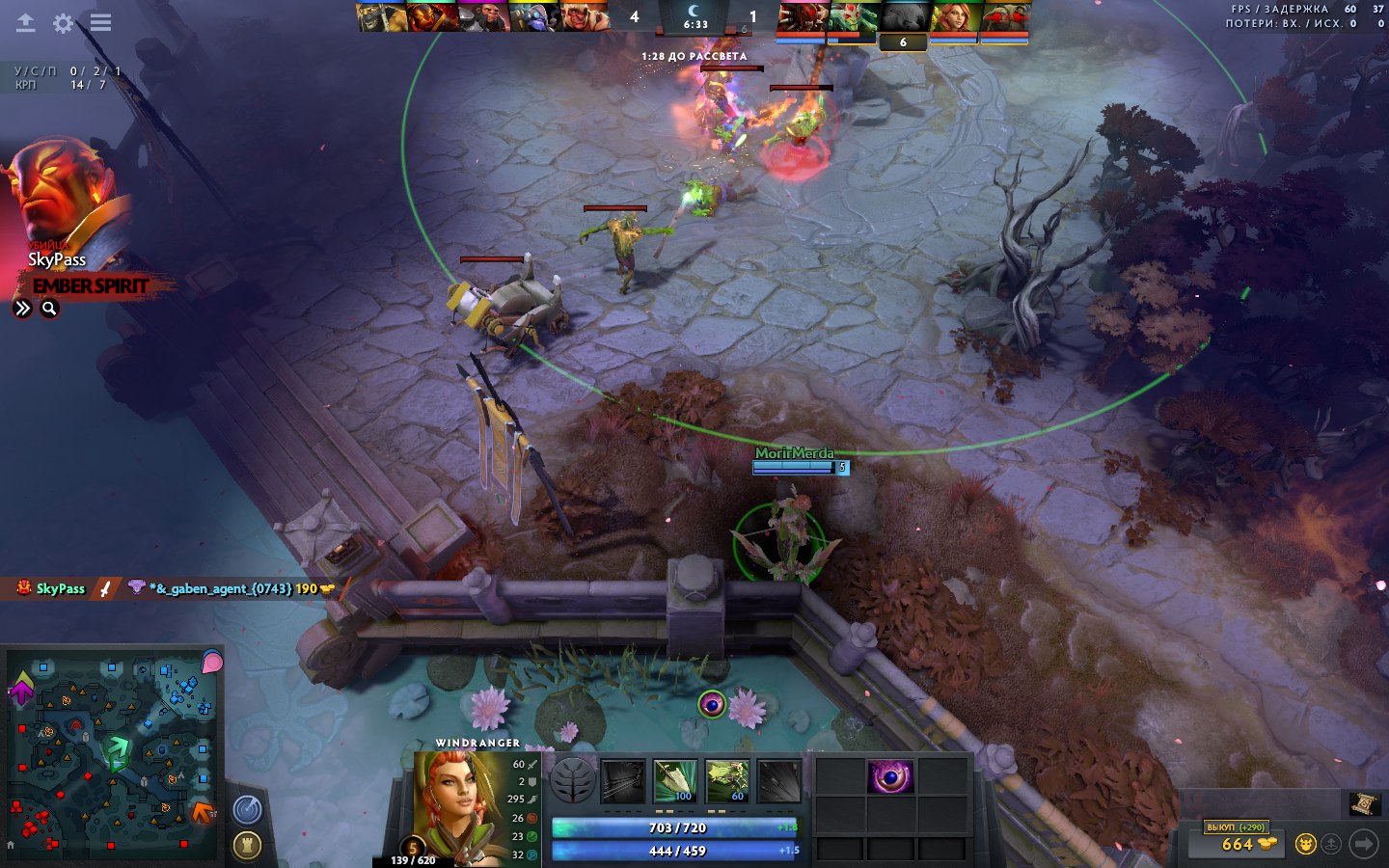Select the courier button

[1305, 844]
